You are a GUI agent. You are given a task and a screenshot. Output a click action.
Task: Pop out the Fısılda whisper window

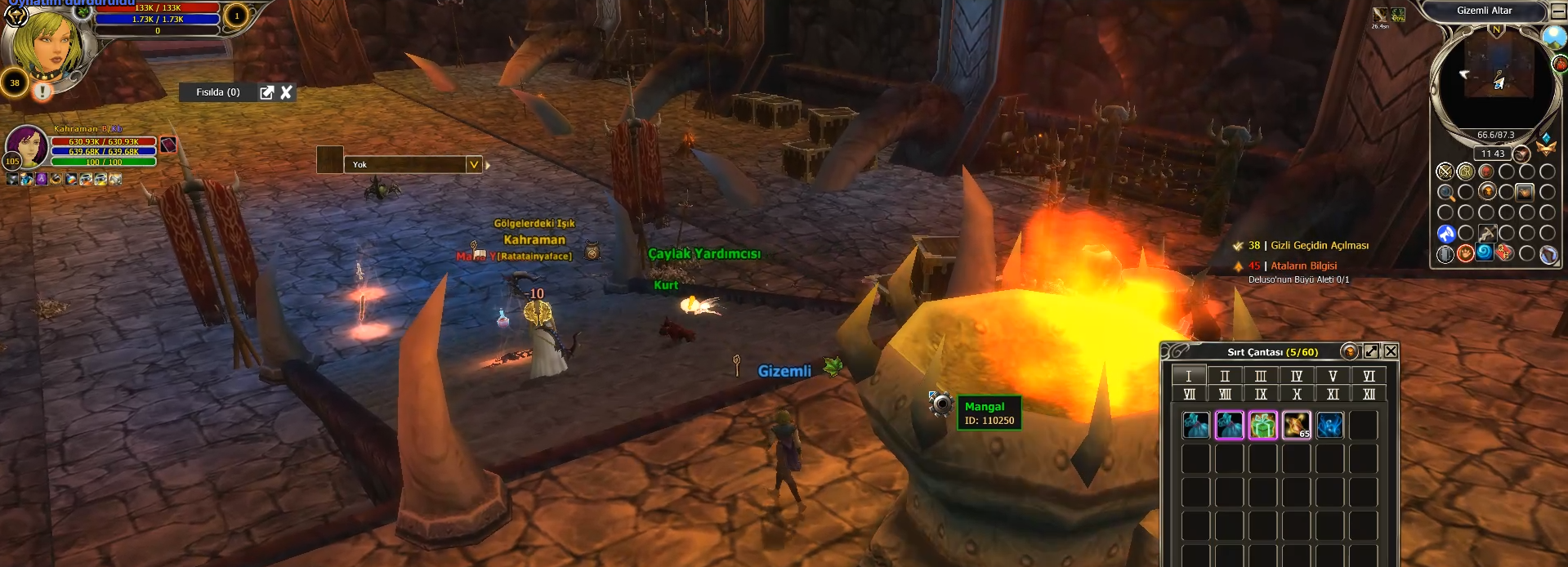coord(266,92)
